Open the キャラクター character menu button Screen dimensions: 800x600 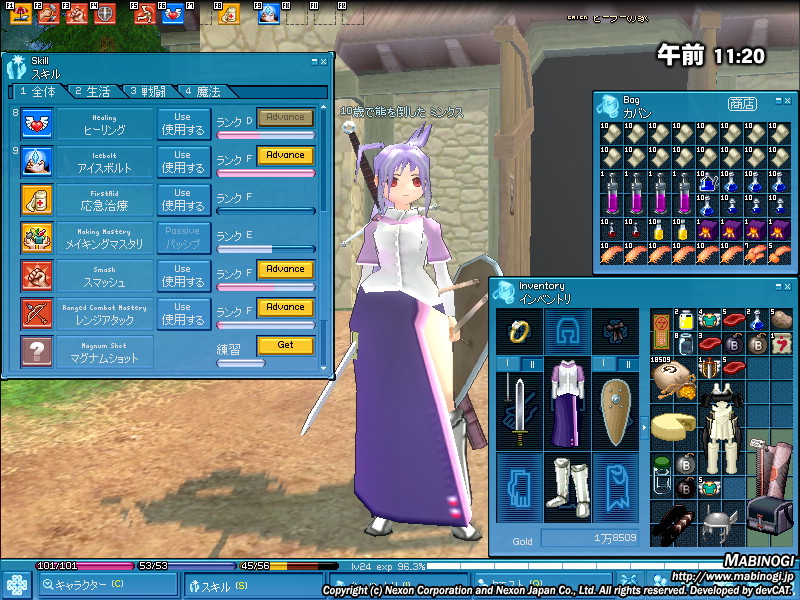click(x=88, y=586)
